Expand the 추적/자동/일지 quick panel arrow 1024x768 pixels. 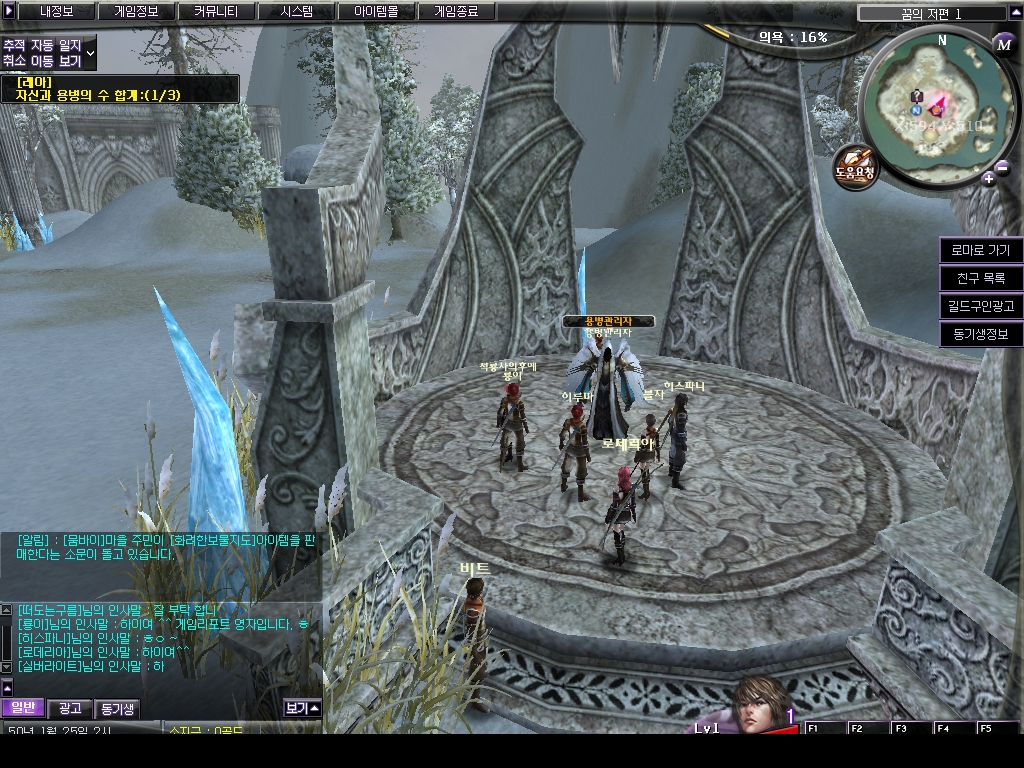(91, 52)
